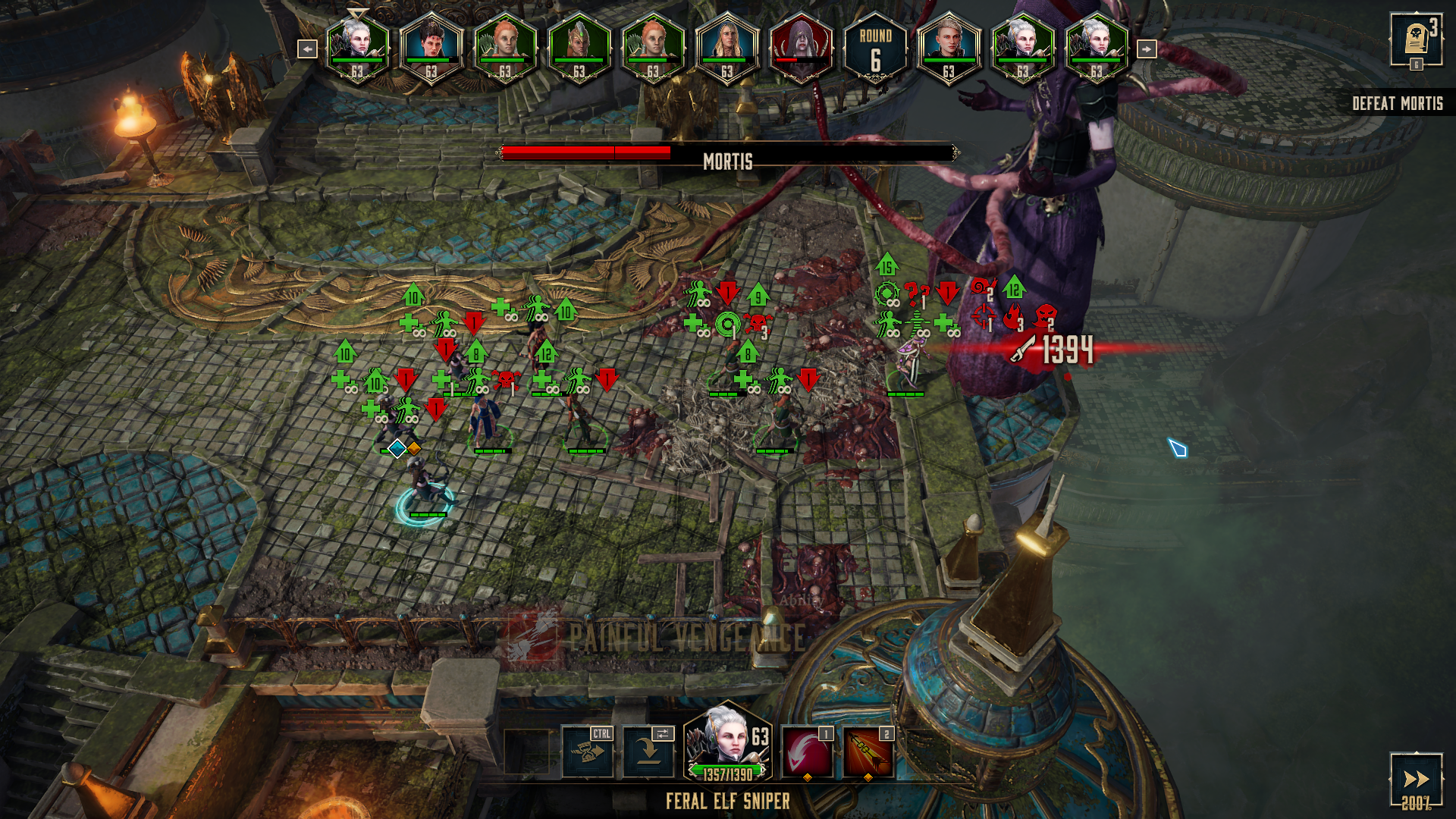
Task: Activate the defend action with the down arrow
Action: click(648, 752)
